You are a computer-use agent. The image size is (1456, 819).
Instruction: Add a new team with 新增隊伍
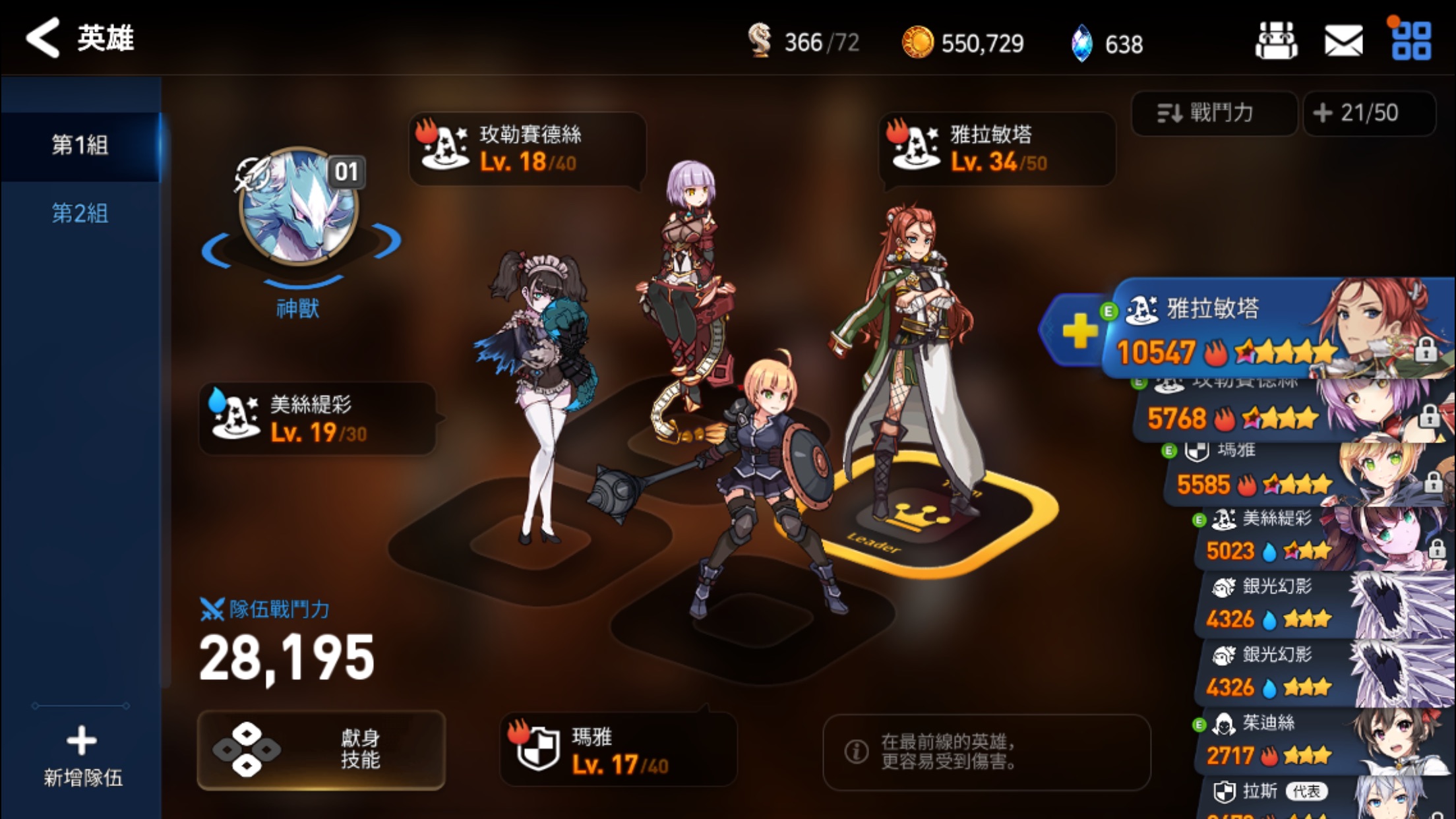[82, 756]
